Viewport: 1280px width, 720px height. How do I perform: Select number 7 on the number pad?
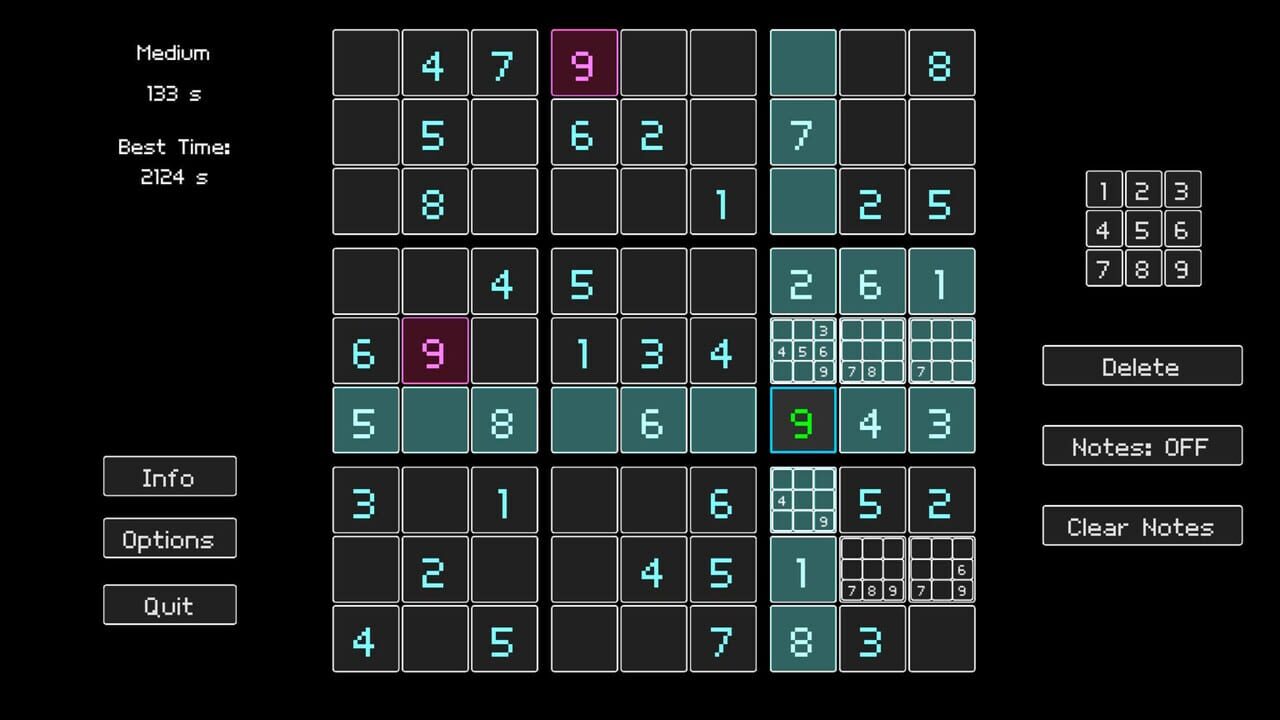1104,268
